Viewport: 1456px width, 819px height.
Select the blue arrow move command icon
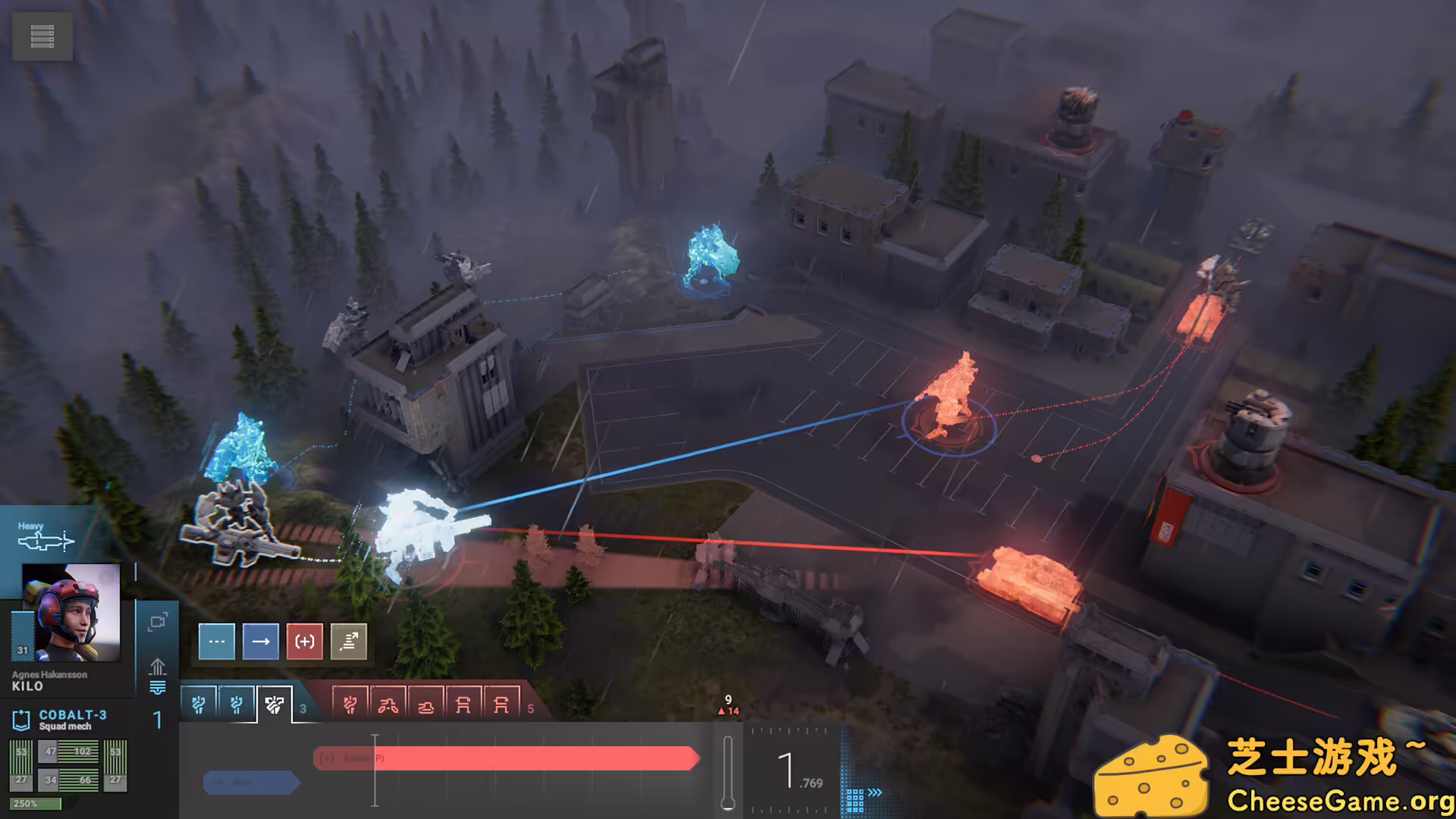pos(261,642)
